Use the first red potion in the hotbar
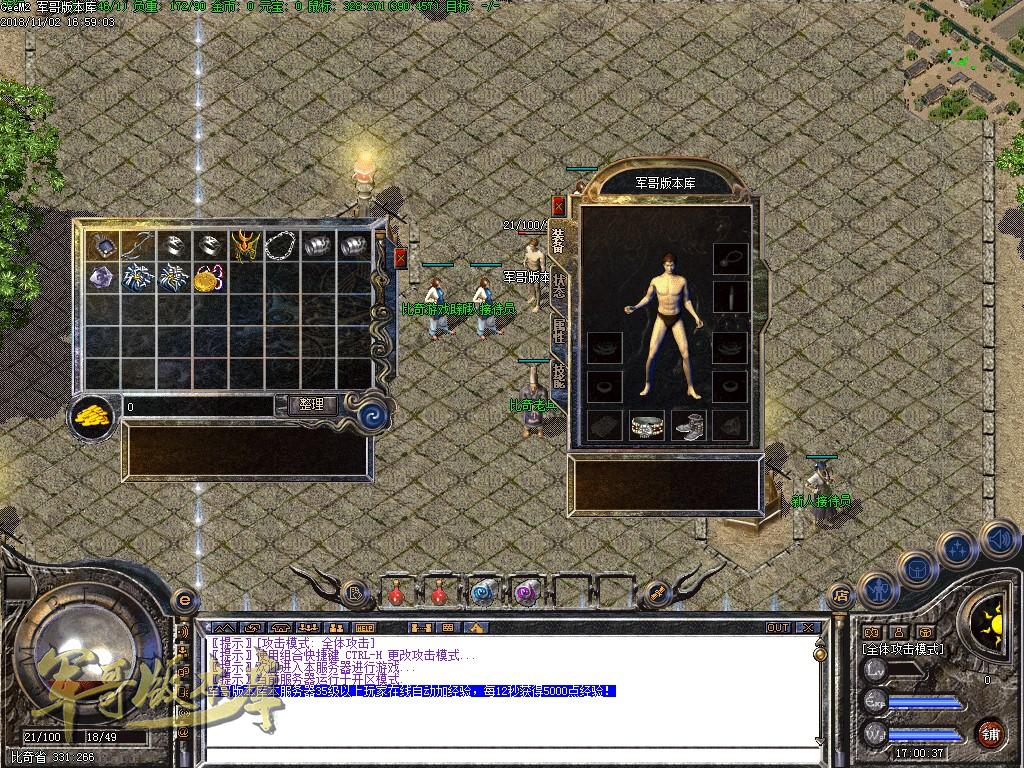Image resolution: width=1024 pixels, height=768 pixels. [x=397, y=593]
